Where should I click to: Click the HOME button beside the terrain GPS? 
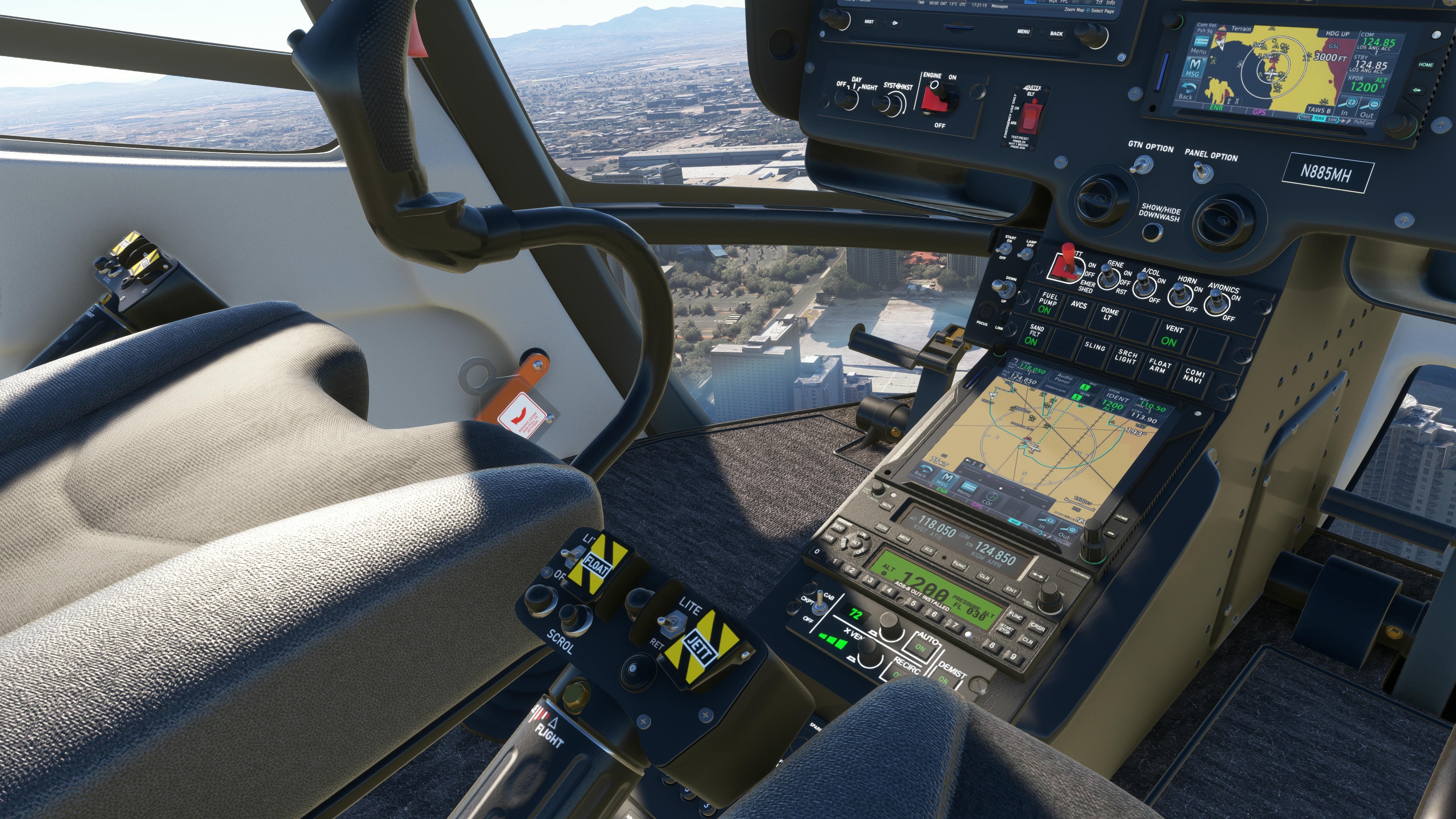point(1425,65)
